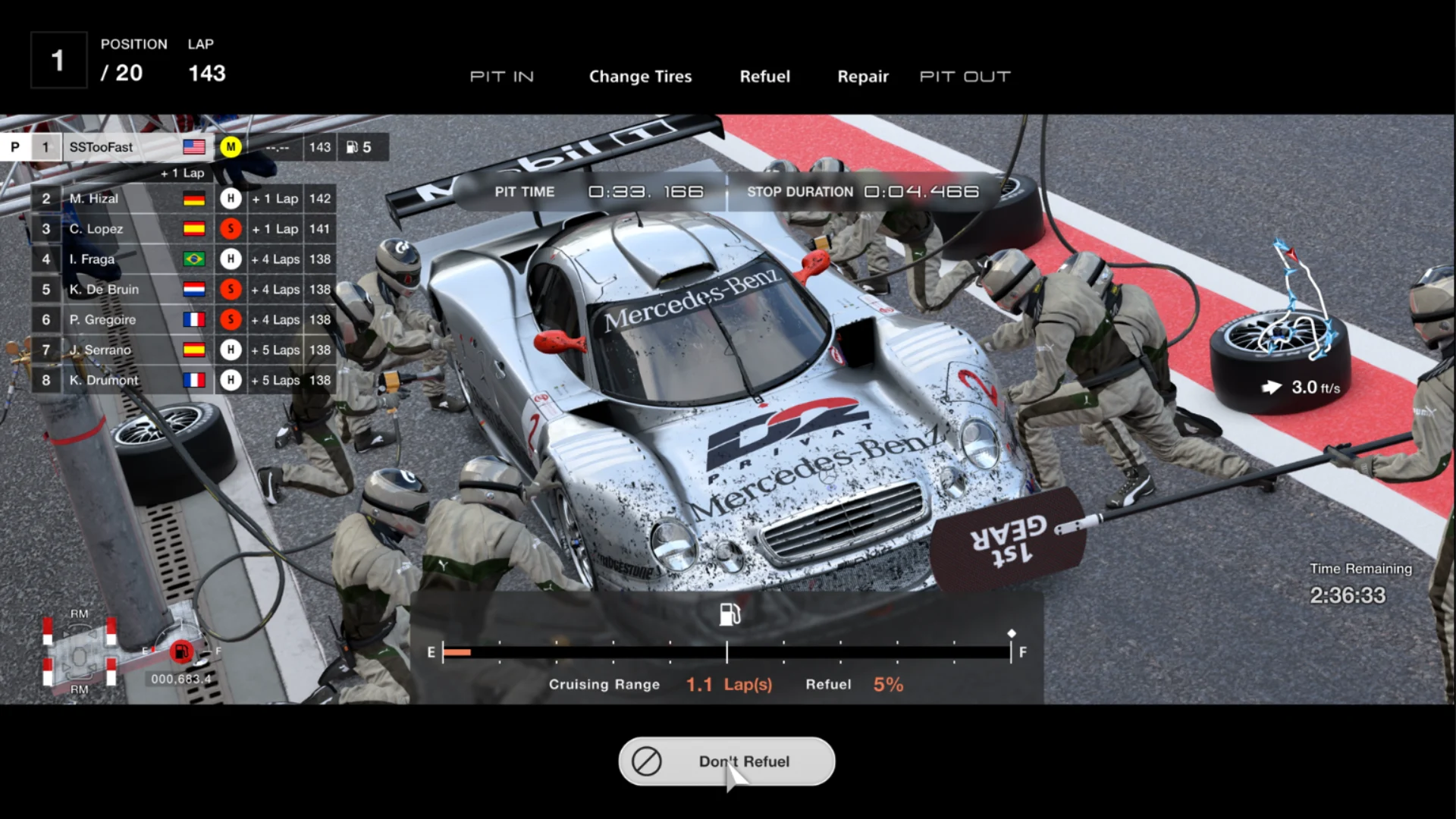Select the Change Tires pit step
Screen dimensions: 1456x819
click(640, 77)
